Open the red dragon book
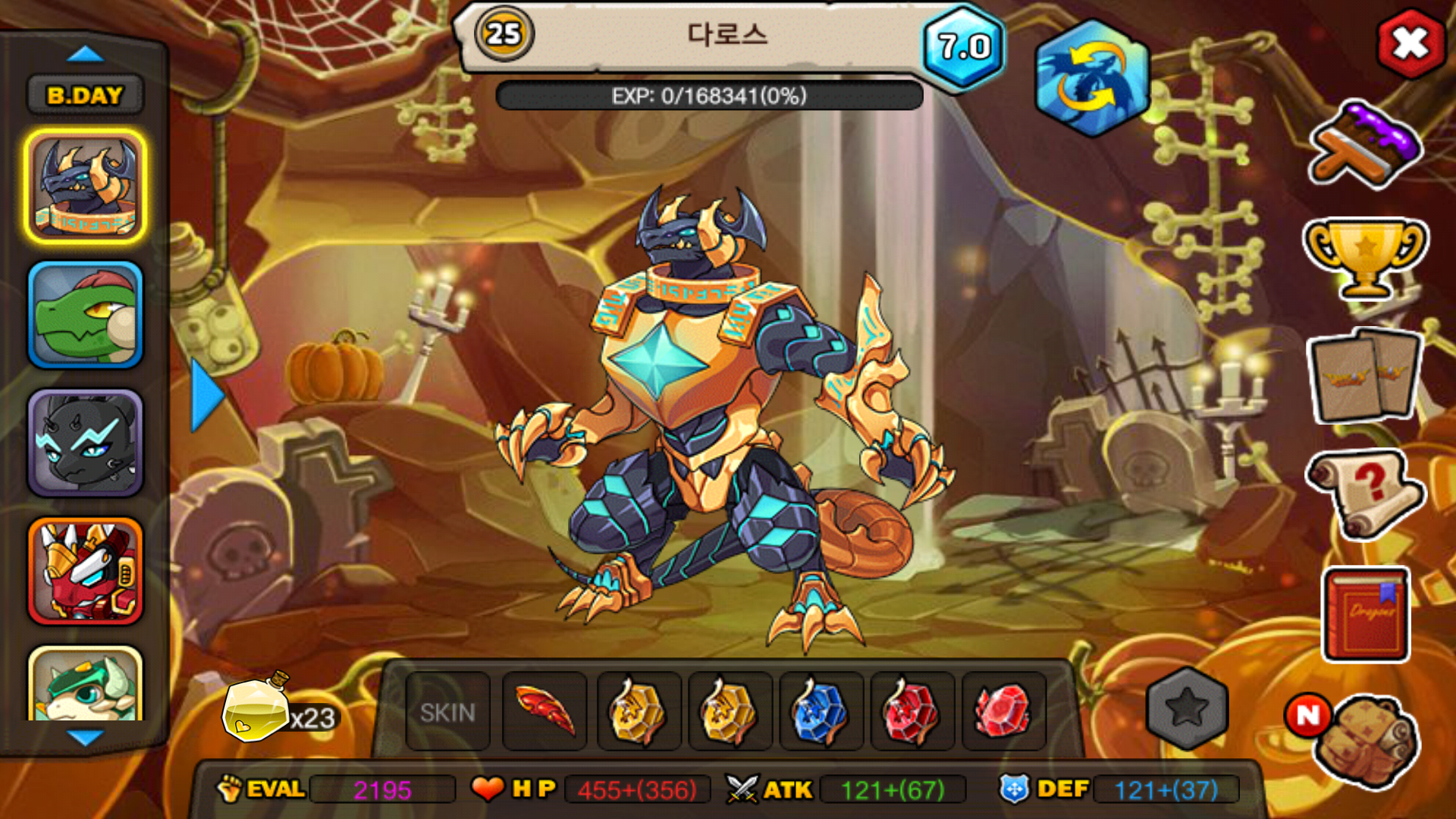This screenshot has width=1456, height=819. coord(1367,614)
